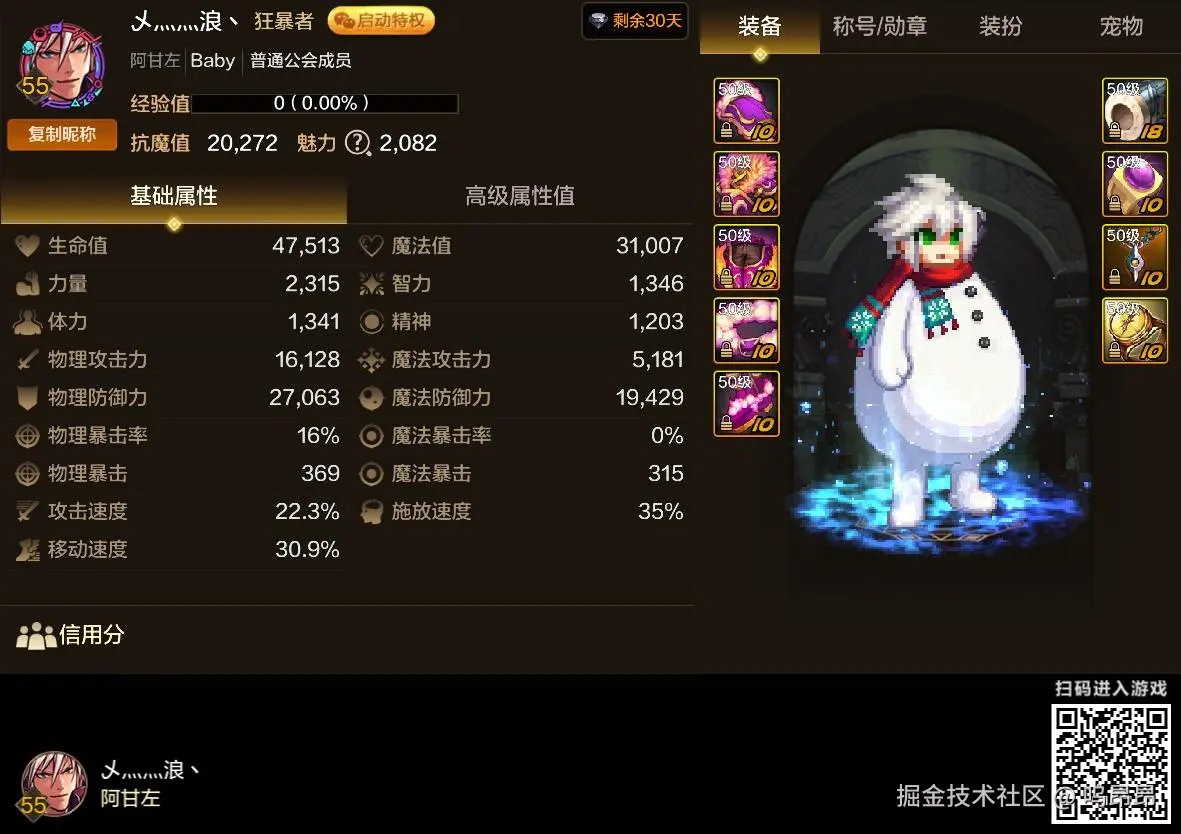
Task: Open the 剩余30天 diamond membership badge
Action: click(635, 21)
